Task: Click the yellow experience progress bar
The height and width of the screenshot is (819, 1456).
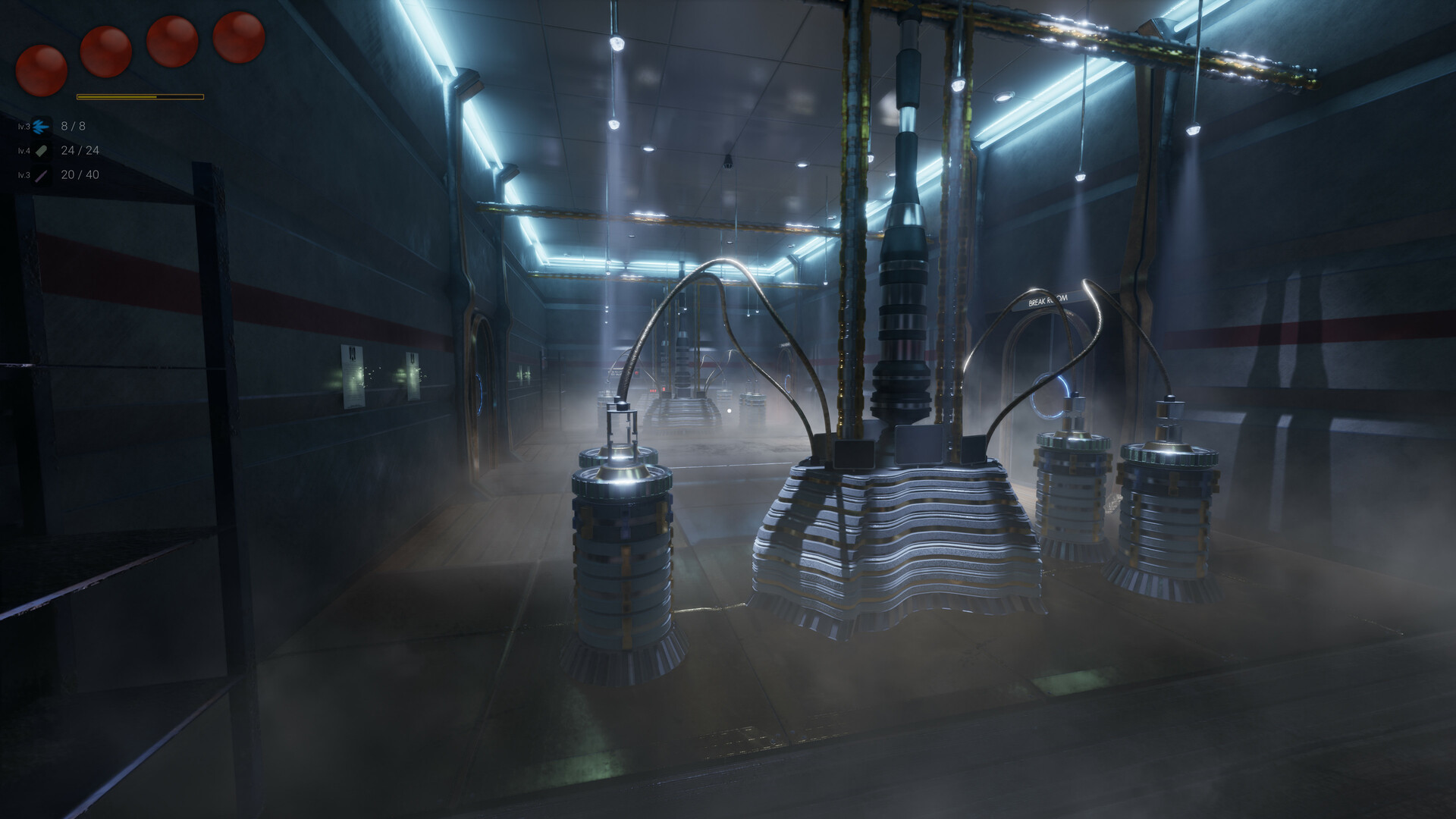Action: [x=140, y=96]
